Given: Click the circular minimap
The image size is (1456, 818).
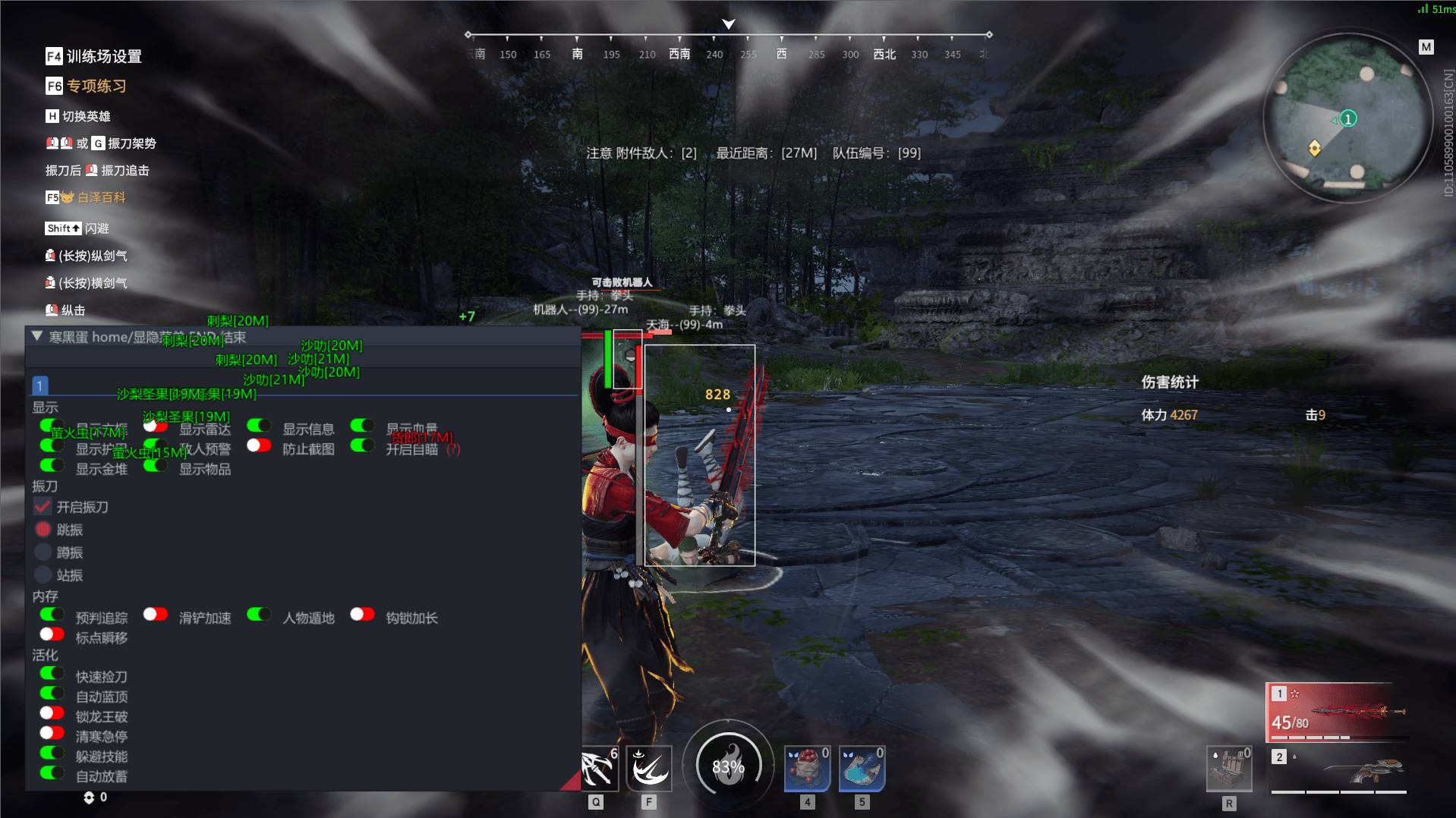Looking at the screenshot, I should click(1347, 118).
